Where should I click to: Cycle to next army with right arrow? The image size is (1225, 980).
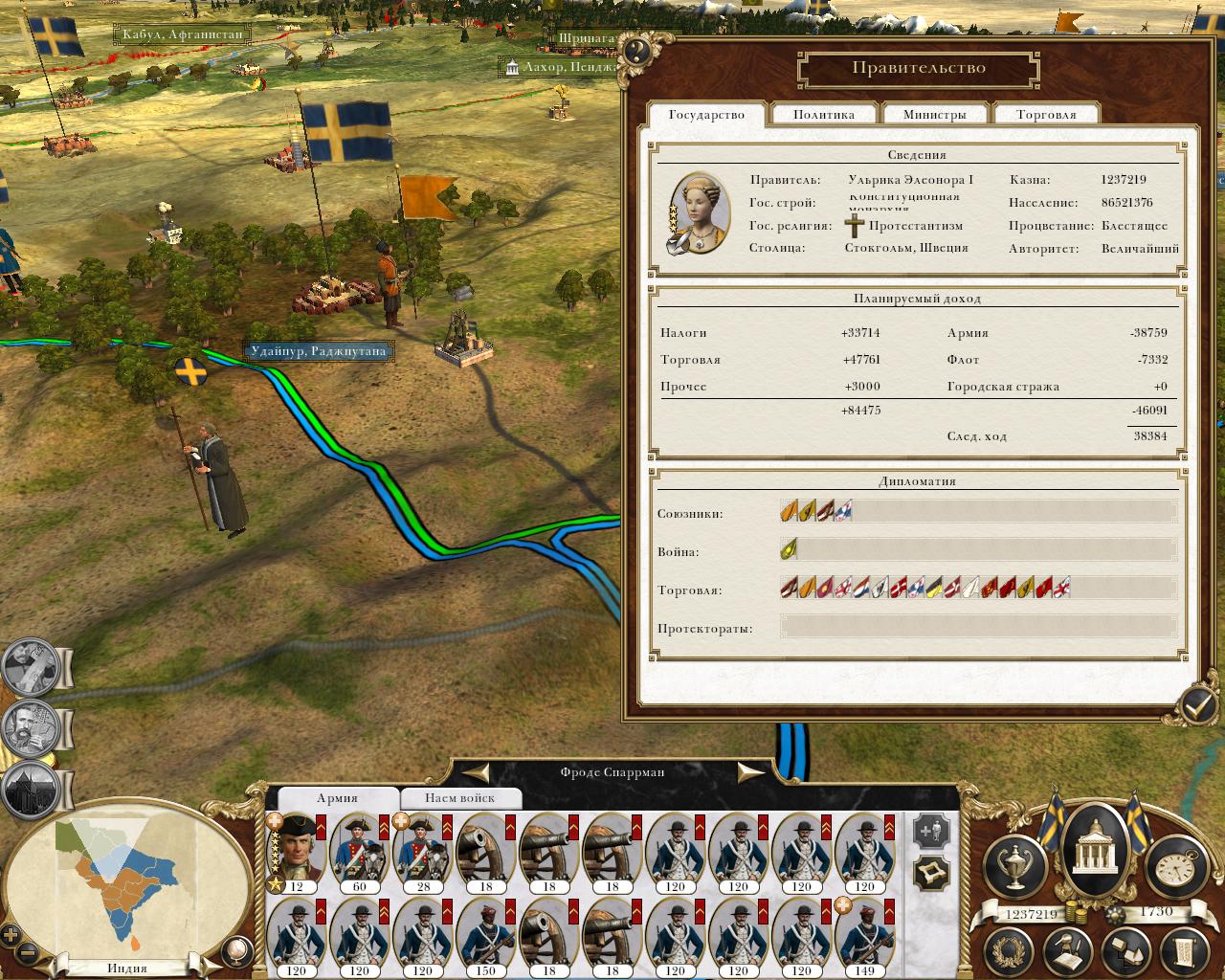coord(749,772)
